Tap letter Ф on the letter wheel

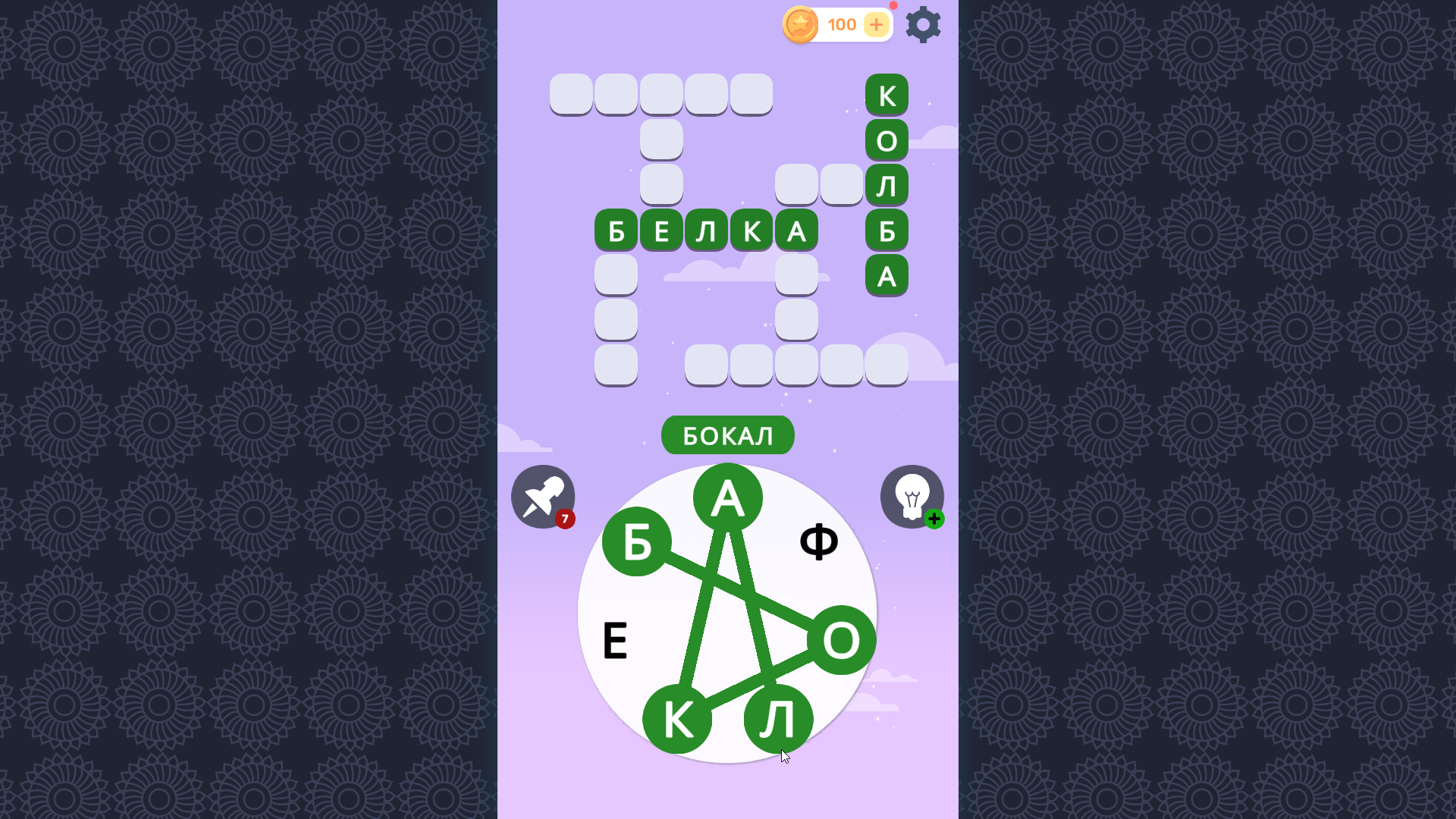(820, 541)
